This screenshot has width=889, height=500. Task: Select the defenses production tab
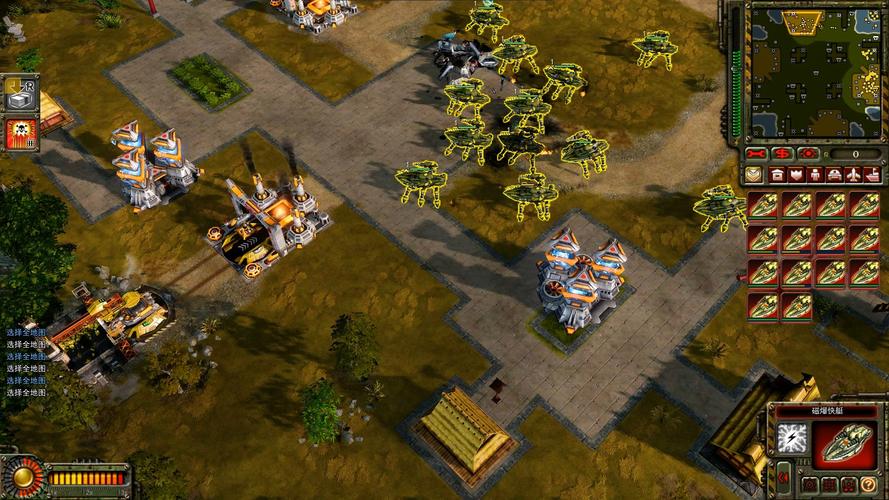[x=798, y=175]
